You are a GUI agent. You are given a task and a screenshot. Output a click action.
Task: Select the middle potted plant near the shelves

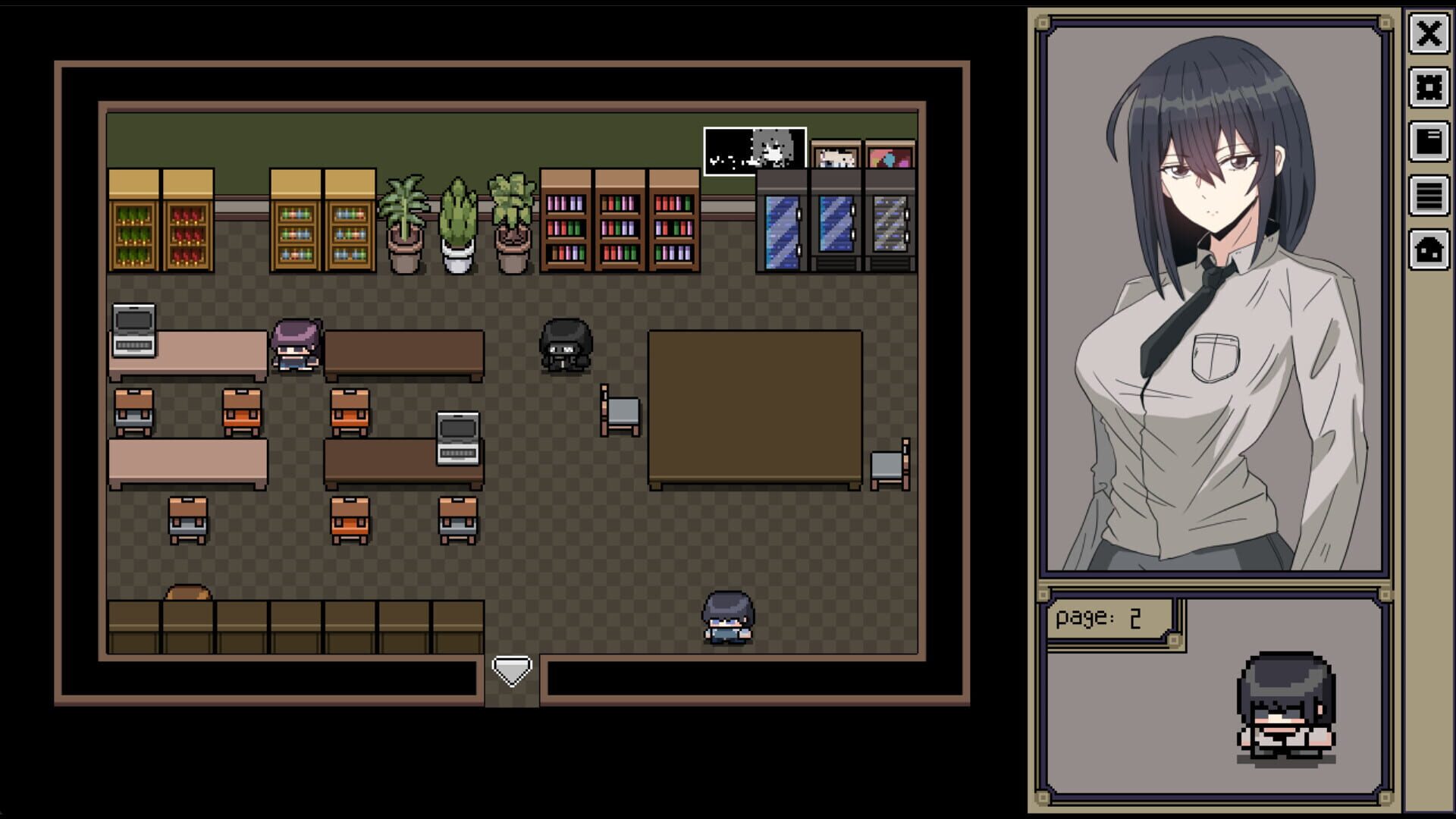457,220
